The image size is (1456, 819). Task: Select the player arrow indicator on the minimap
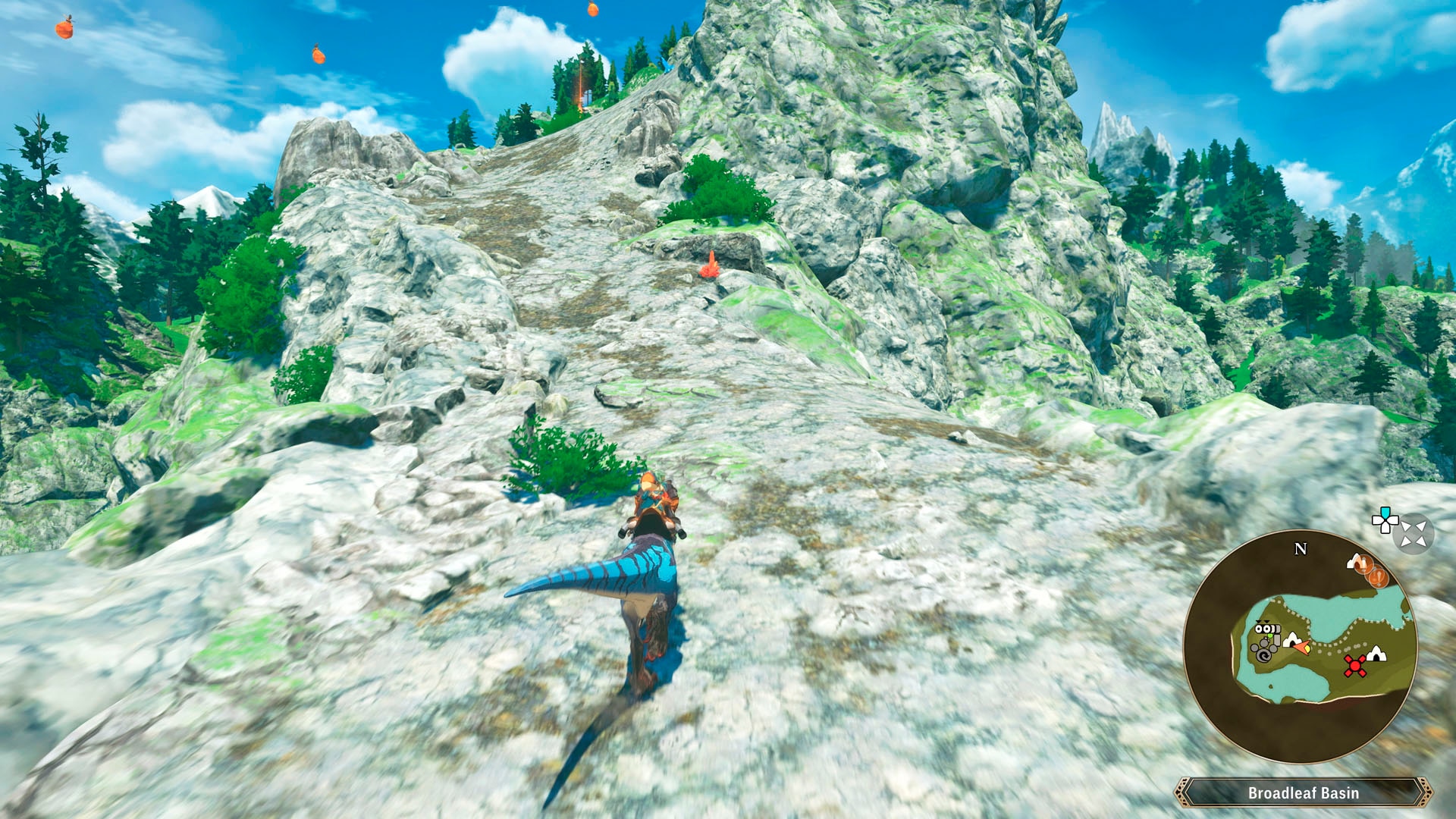(x=1301, y=647)
